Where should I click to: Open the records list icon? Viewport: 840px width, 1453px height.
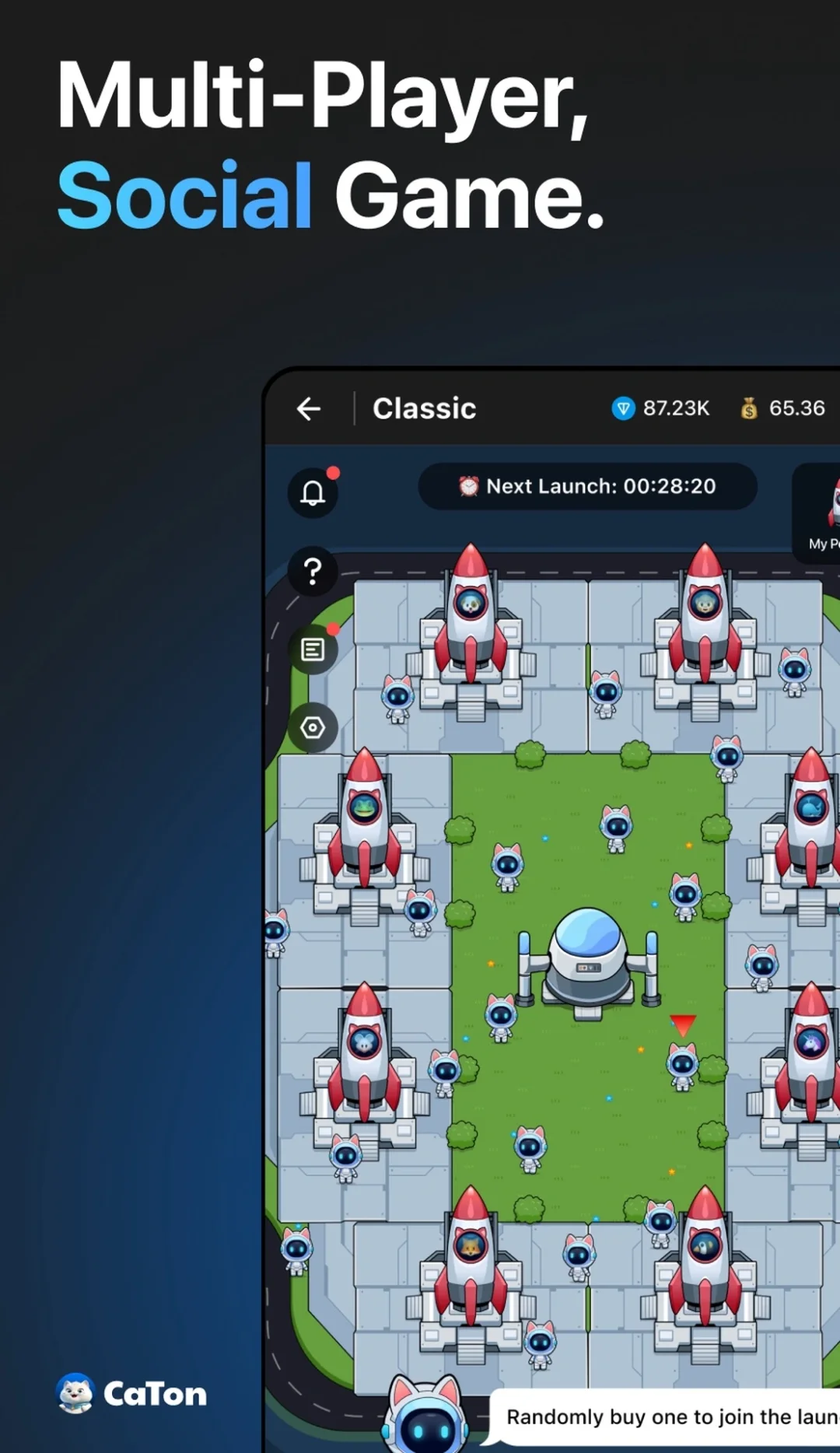[313, 649]
